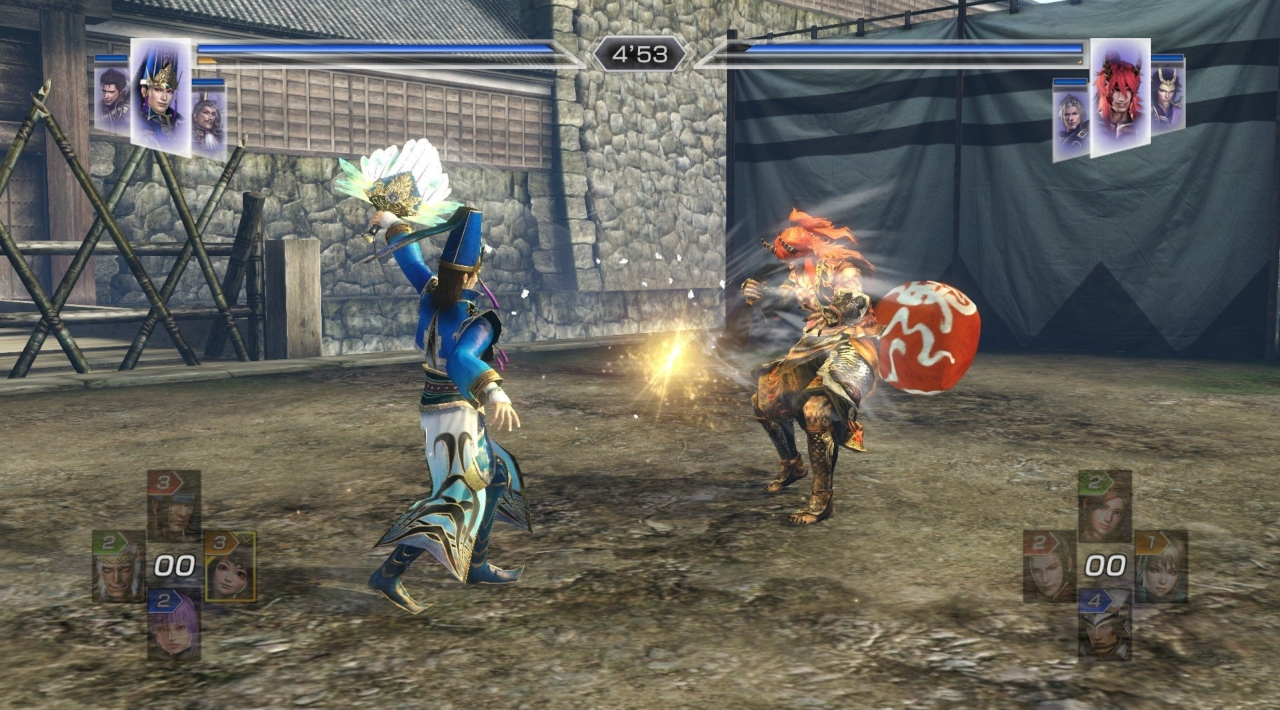
Task: Use the red 3 headband warrior card
Action: tap(174, 505)
